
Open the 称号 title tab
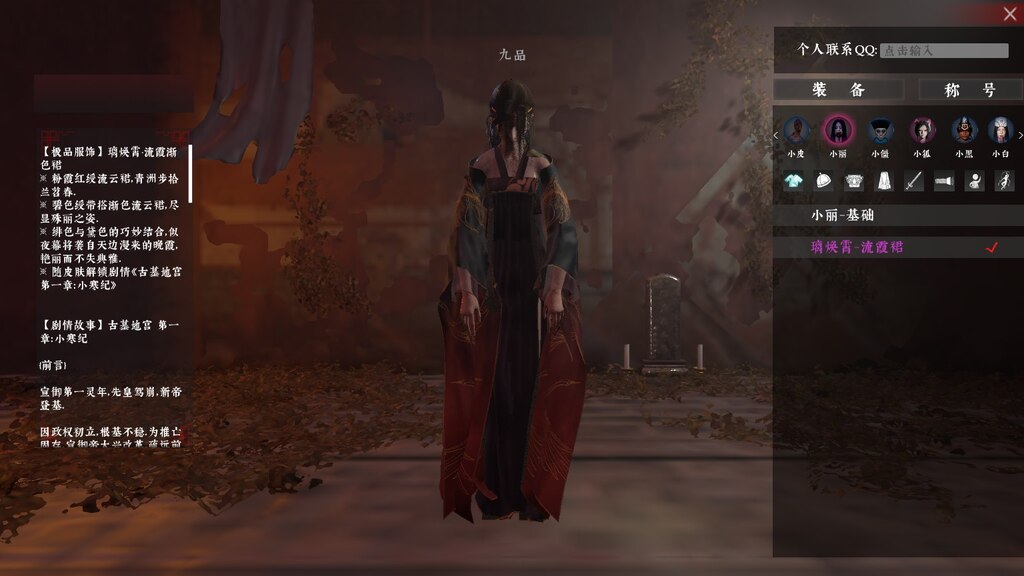click(970, 90)
